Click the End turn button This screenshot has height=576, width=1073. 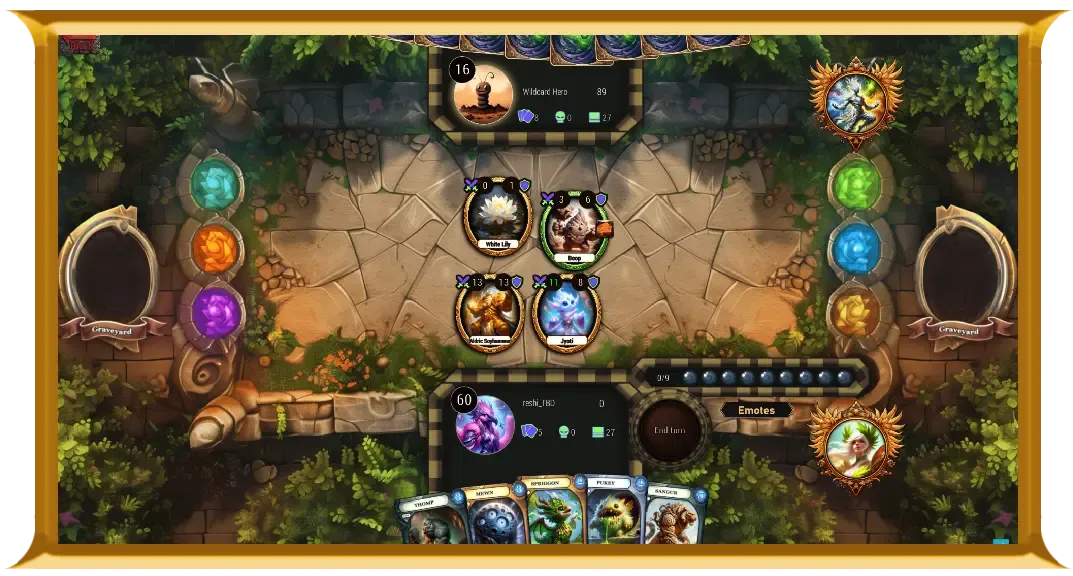669,430
